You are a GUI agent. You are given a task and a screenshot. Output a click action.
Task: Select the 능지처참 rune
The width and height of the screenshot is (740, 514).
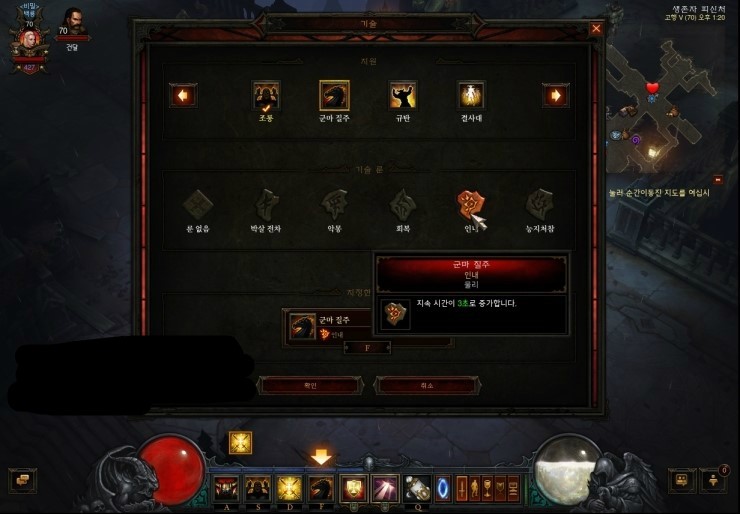pyautogui.click(x=540, y=203)
